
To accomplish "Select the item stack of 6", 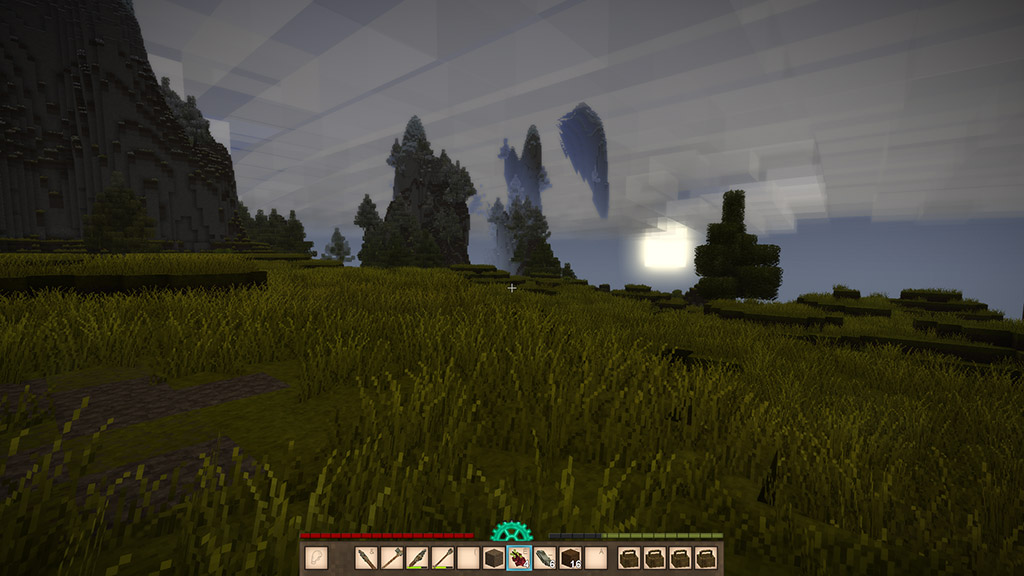I will coord(545,558).
